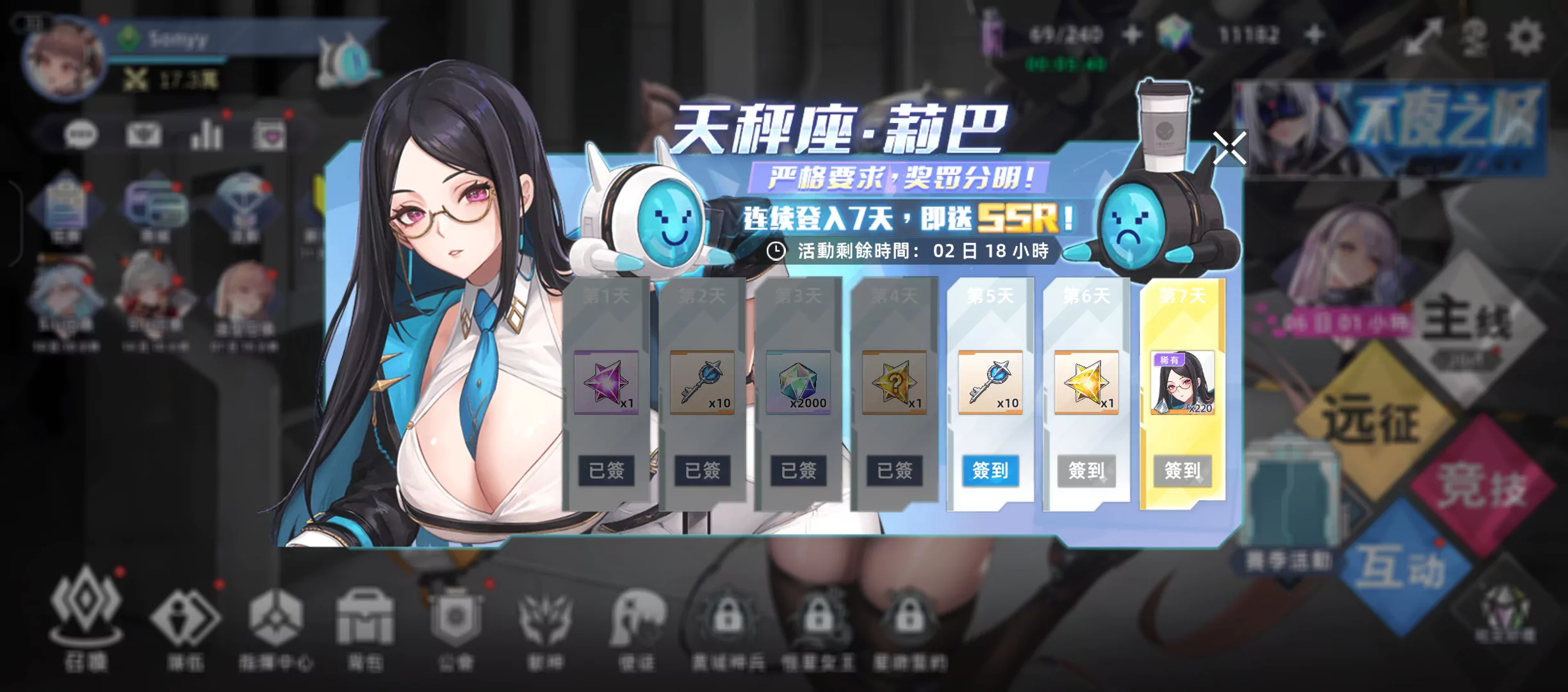View the day 7 rare character reward
Viewport: 1568px width, 692px height.
point(1182,383)
